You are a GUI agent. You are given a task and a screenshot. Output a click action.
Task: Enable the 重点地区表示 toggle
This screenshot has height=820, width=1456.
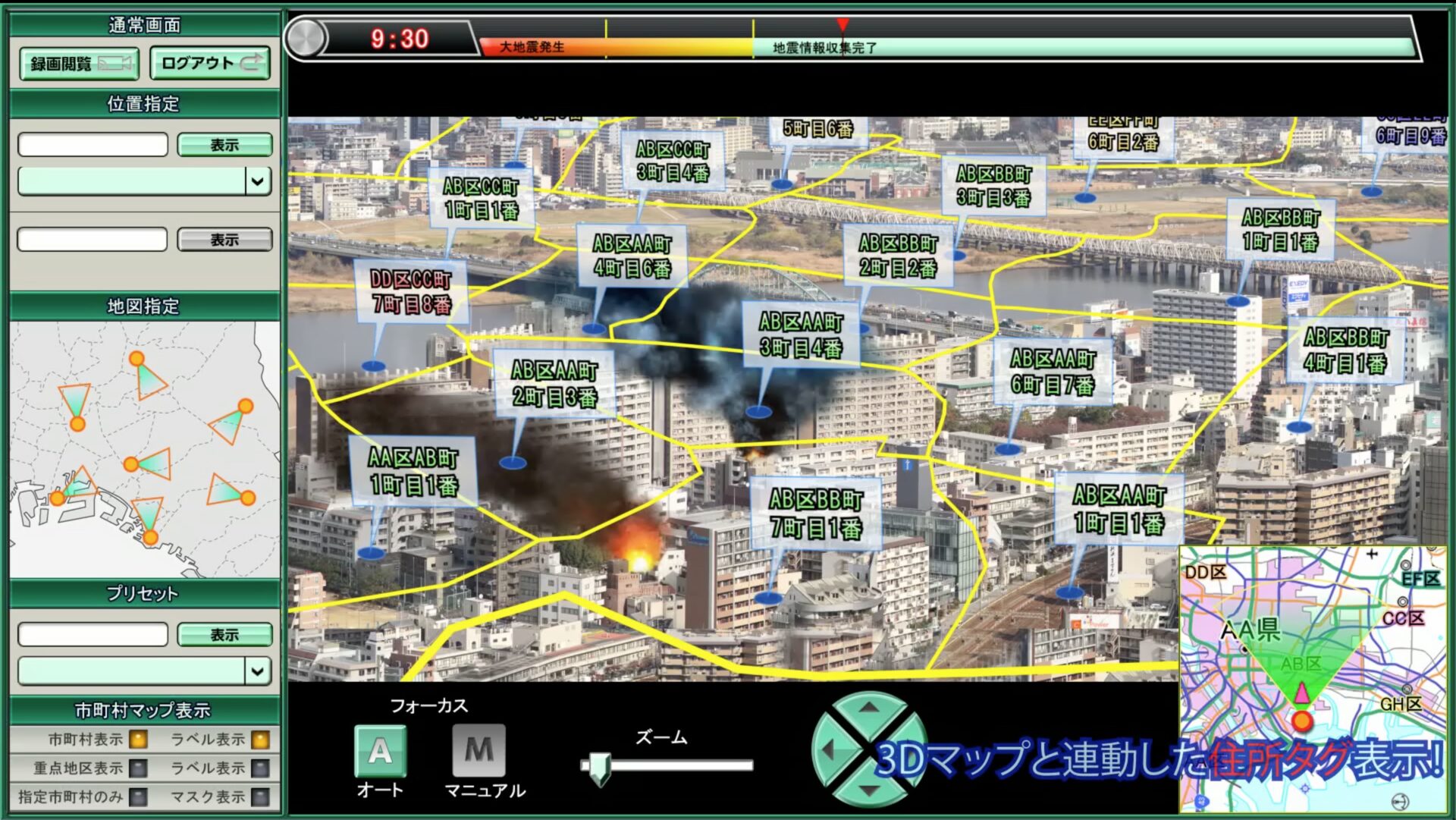tap(136, 768)
